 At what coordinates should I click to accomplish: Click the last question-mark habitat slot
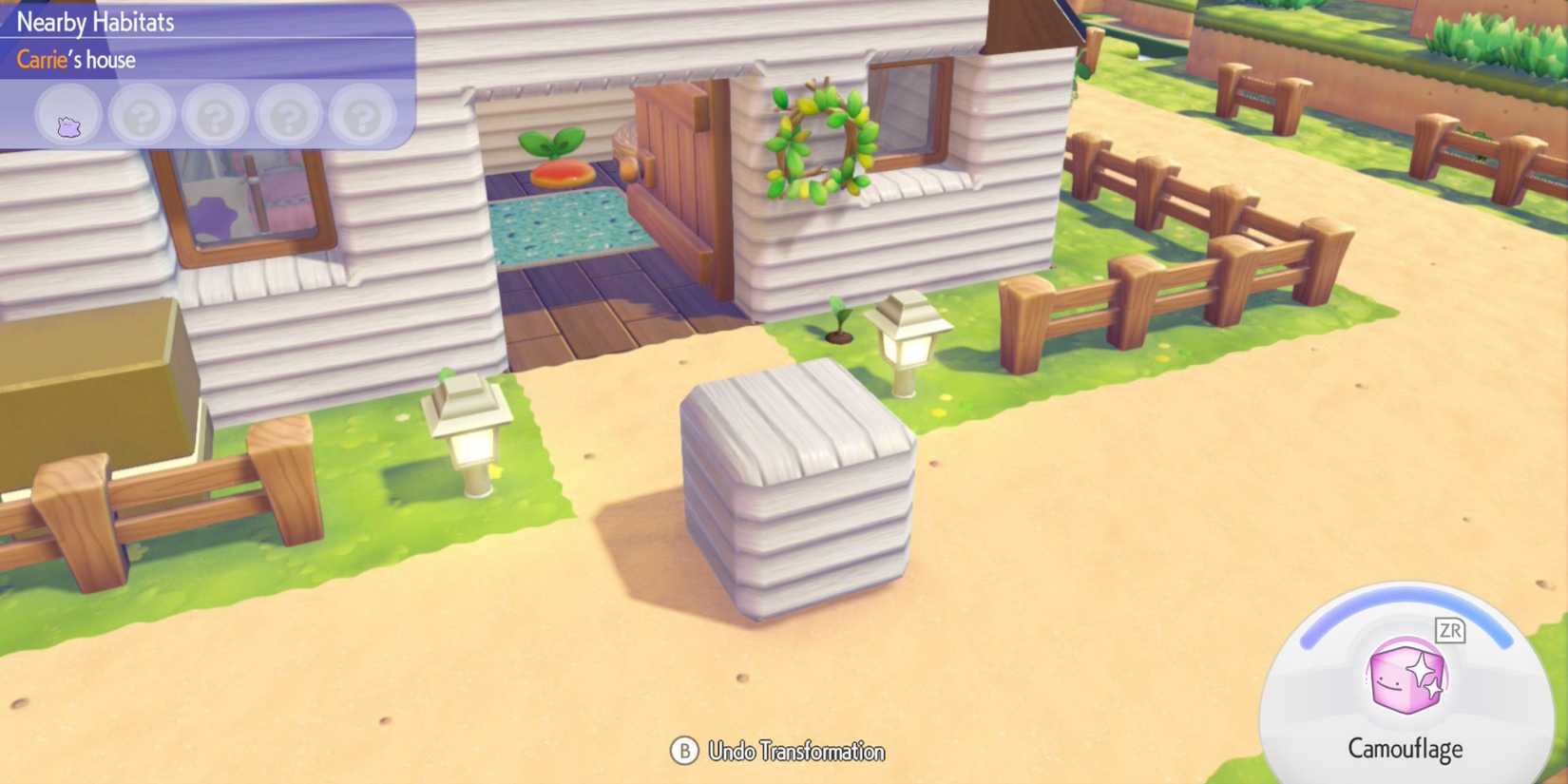(x=360, y=114)
